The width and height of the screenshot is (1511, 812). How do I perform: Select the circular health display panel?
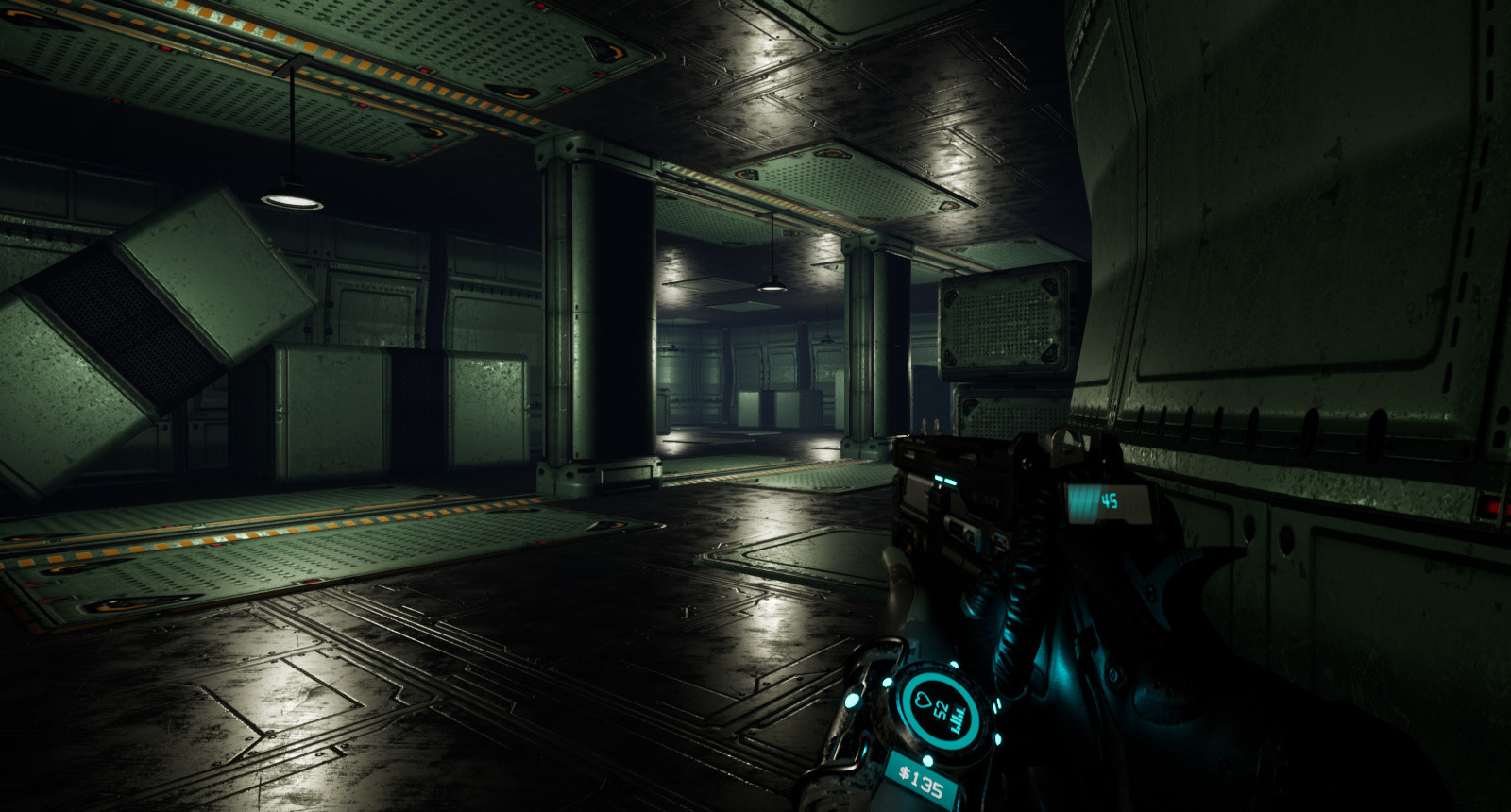939,708
